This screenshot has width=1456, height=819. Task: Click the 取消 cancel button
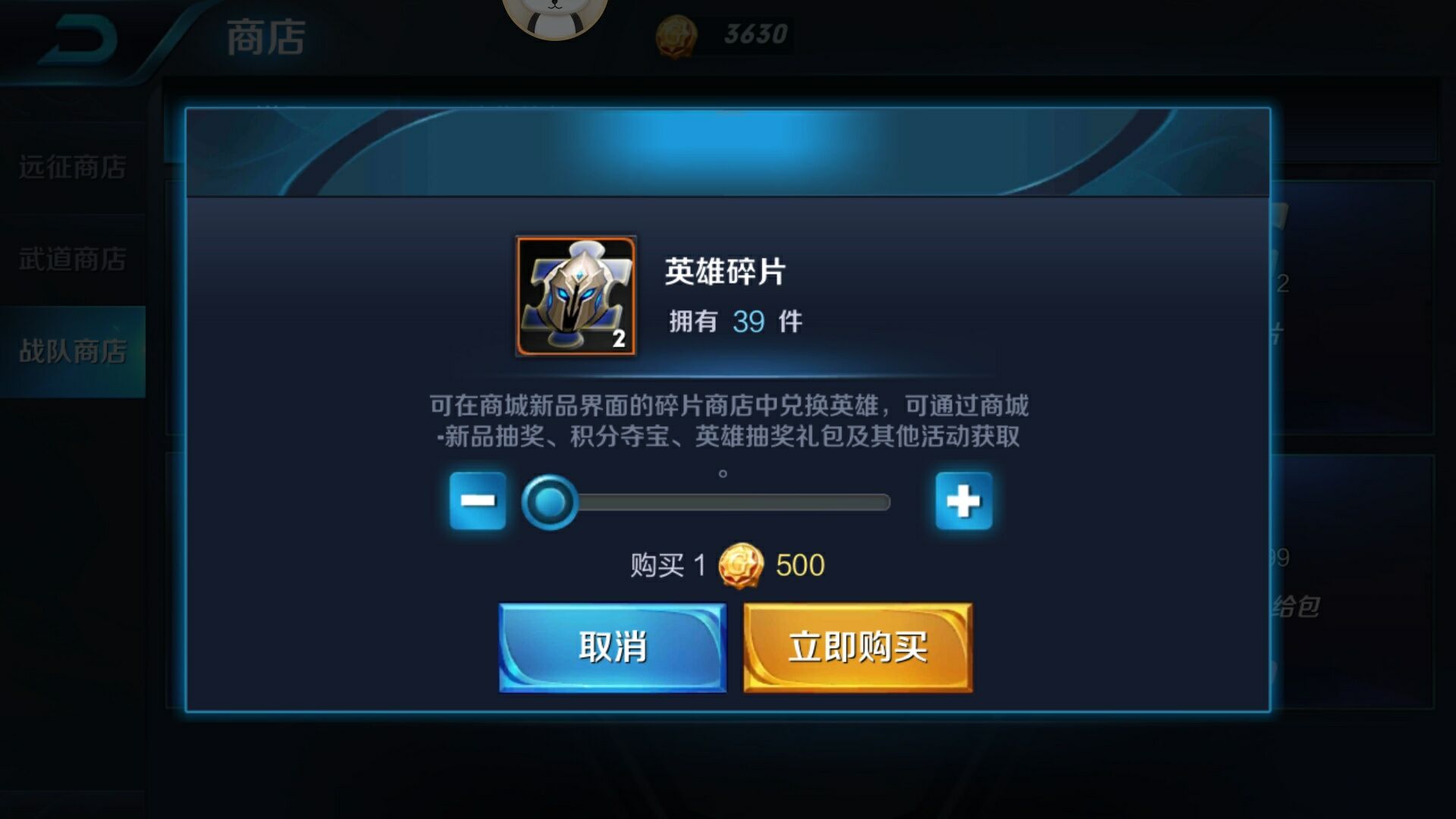[x=613, y=648]
